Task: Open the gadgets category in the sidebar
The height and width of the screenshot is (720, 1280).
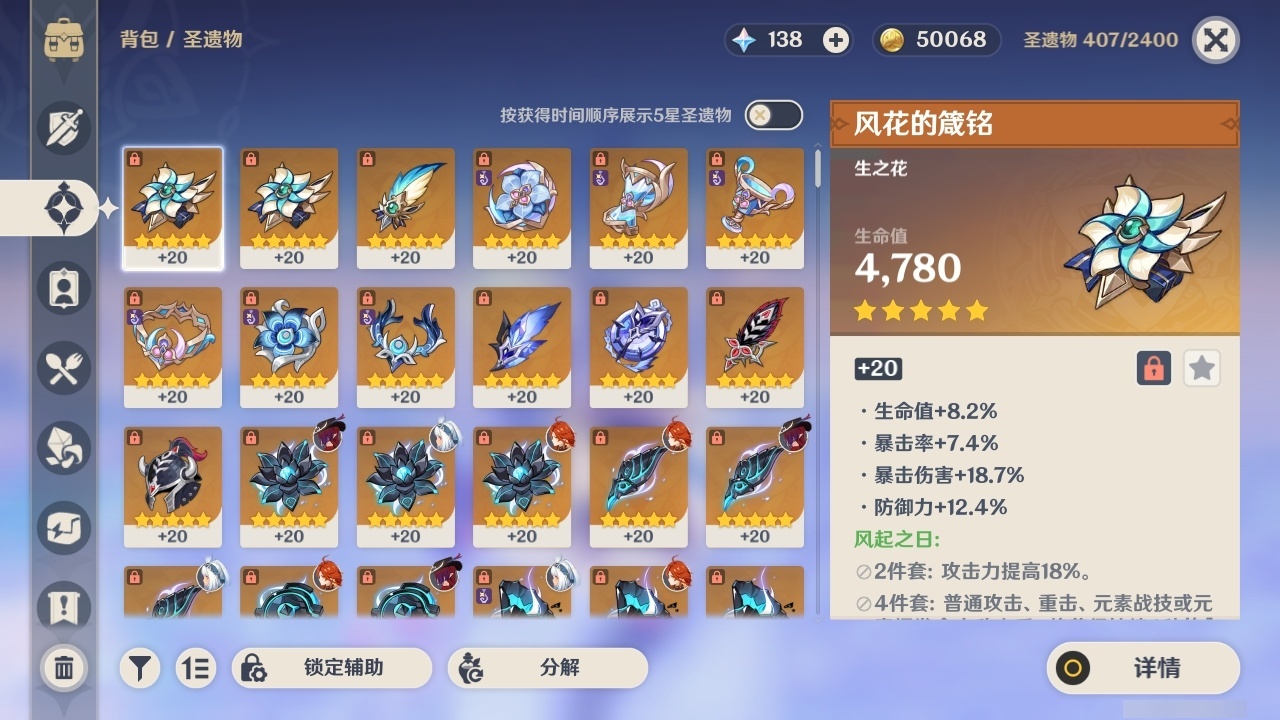Action: [x=64, y=528]
